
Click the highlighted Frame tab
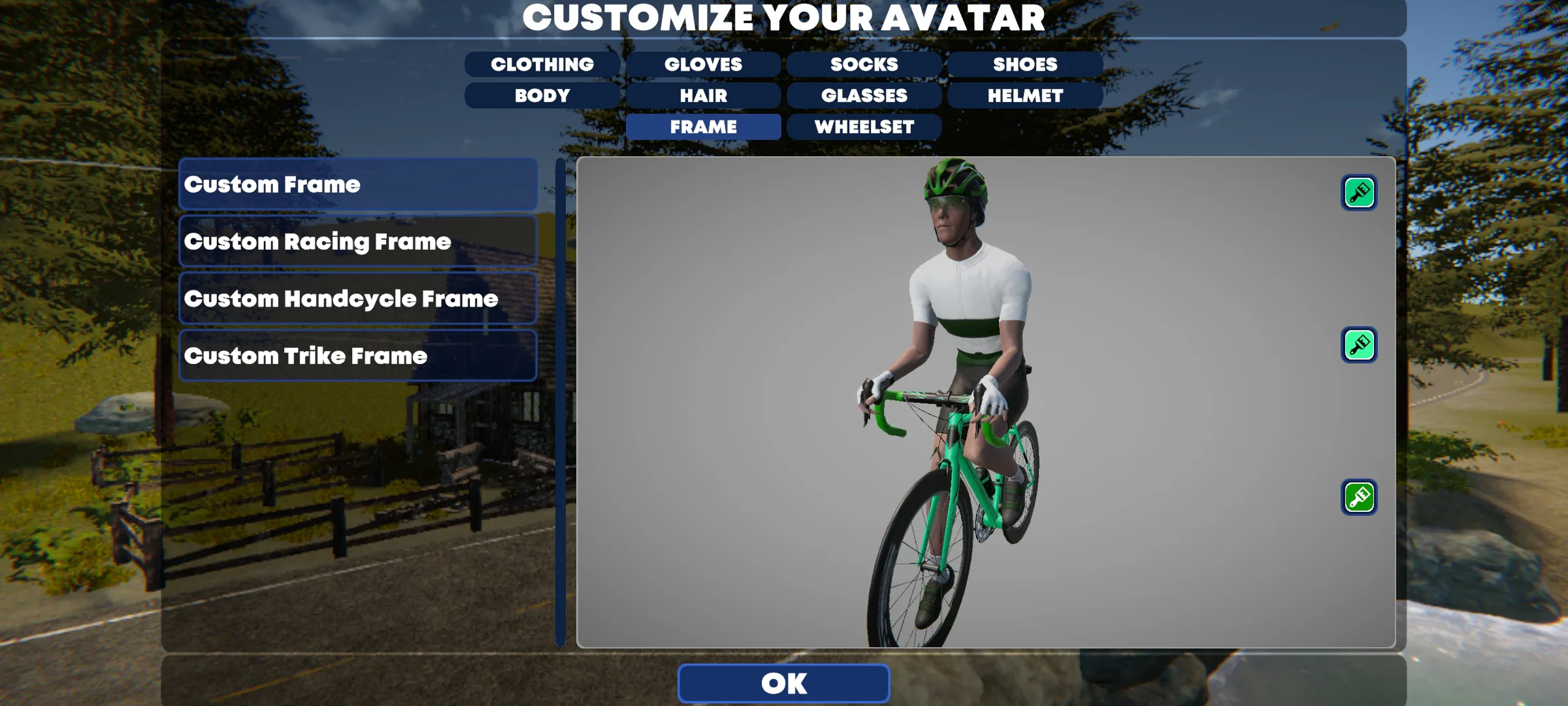pyautogui.click(x=703, y=127)
